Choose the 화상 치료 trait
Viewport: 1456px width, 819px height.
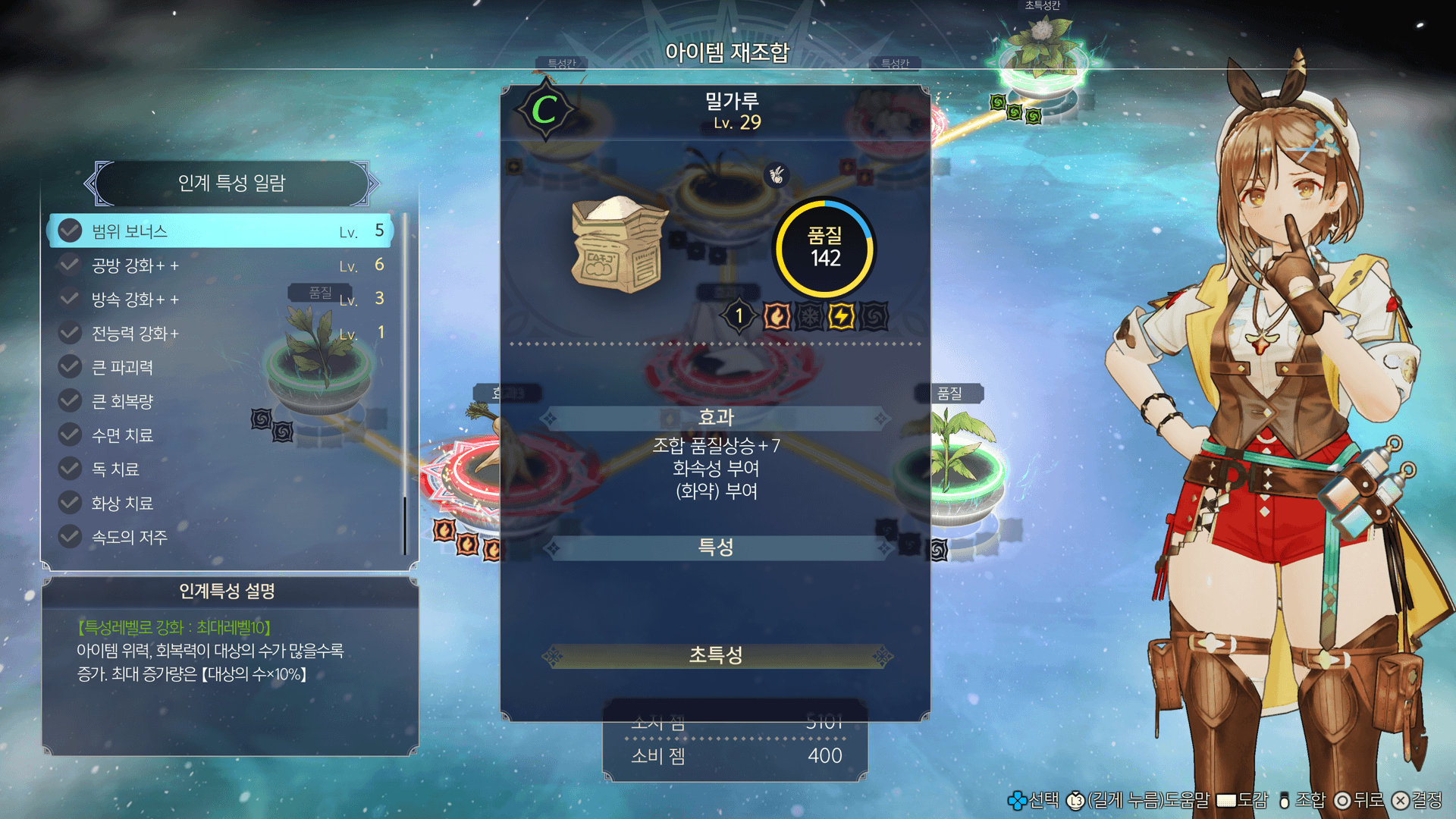(220, 504)
